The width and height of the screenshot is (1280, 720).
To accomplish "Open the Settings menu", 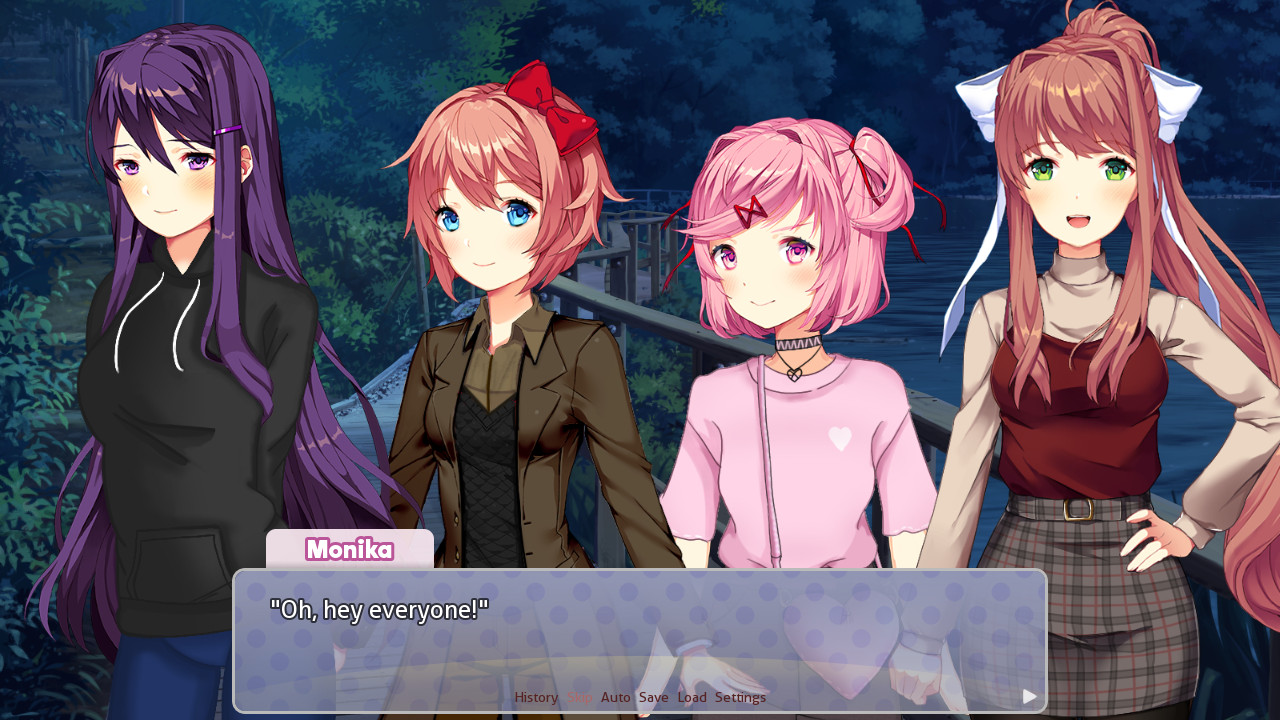I will pyautogui.click(x=741, y=697).
